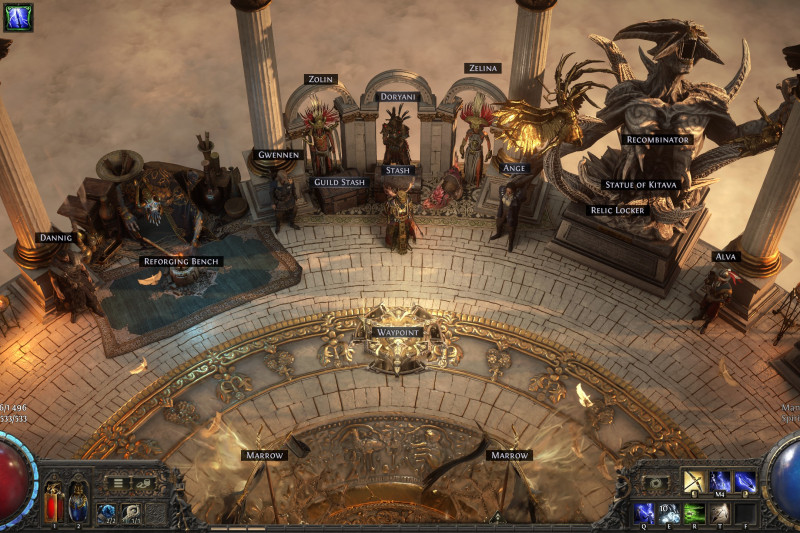800x533 pixels.
Task: Select the blue orb slot showing 2/2
Action: click(106, 513)
